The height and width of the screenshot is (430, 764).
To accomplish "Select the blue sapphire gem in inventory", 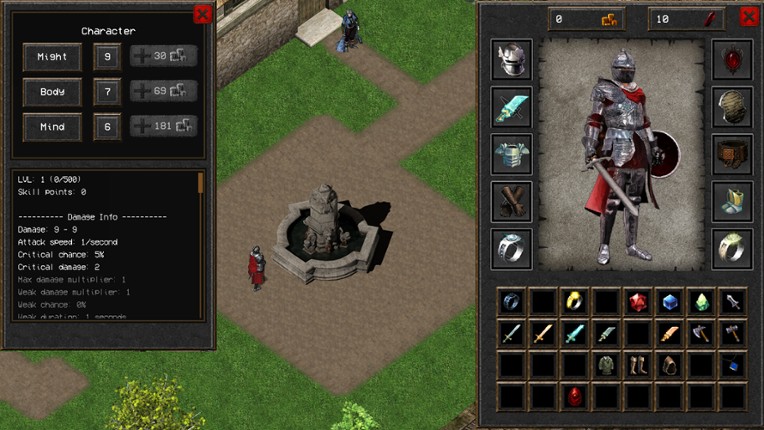I will pos(669,301).
